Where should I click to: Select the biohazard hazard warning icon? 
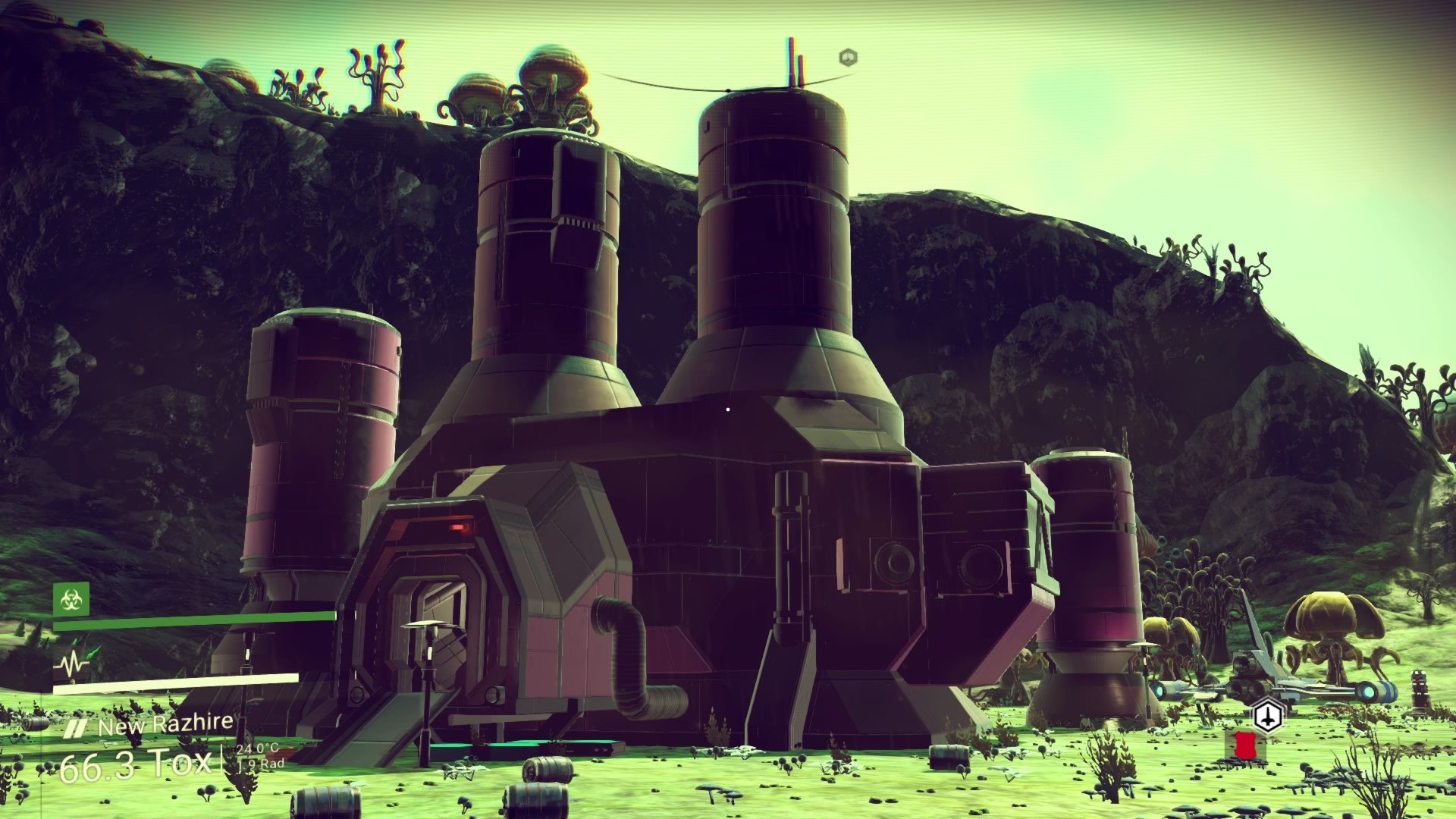[71, 601]
